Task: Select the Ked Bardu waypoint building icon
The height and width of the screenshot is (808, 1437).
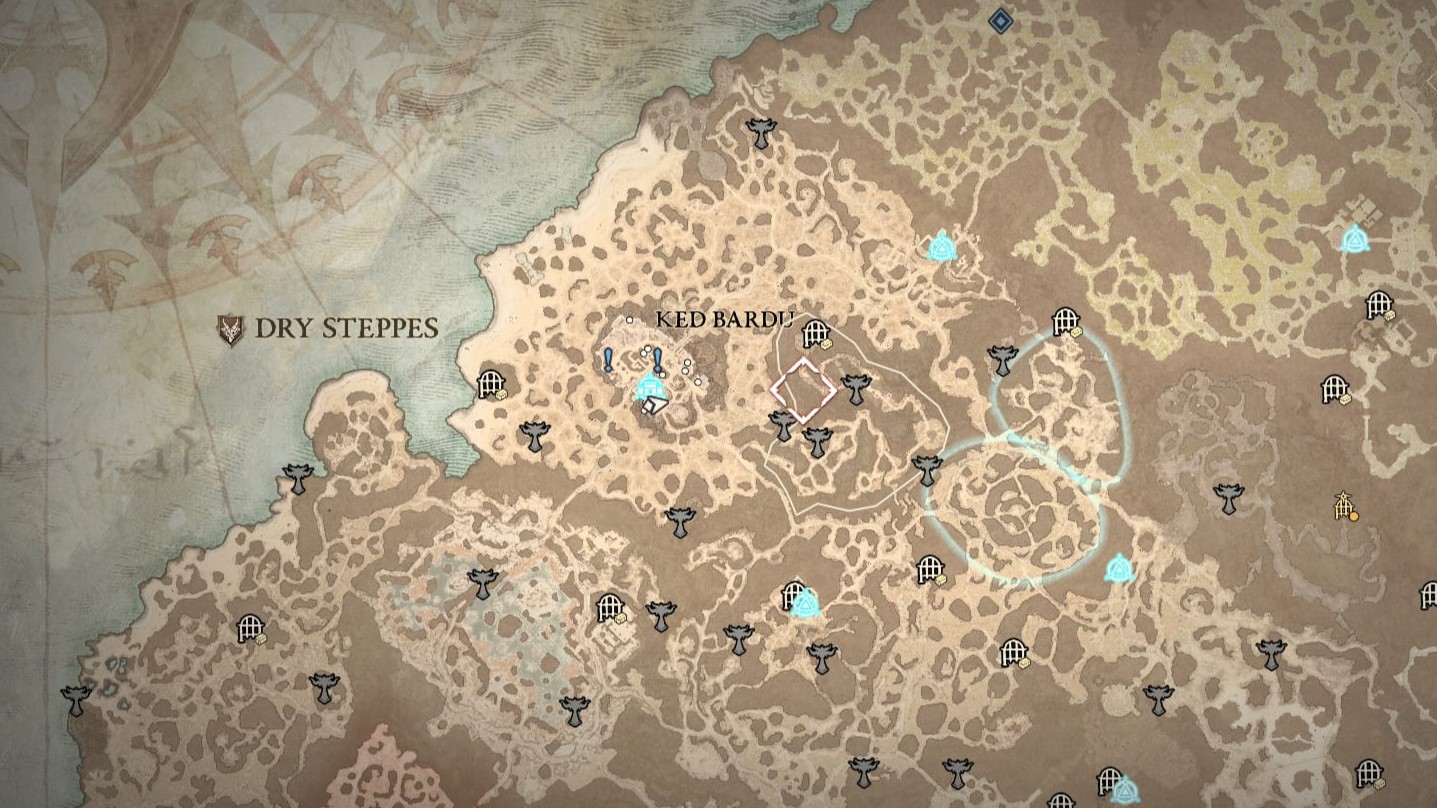Action: coord(652,387)
